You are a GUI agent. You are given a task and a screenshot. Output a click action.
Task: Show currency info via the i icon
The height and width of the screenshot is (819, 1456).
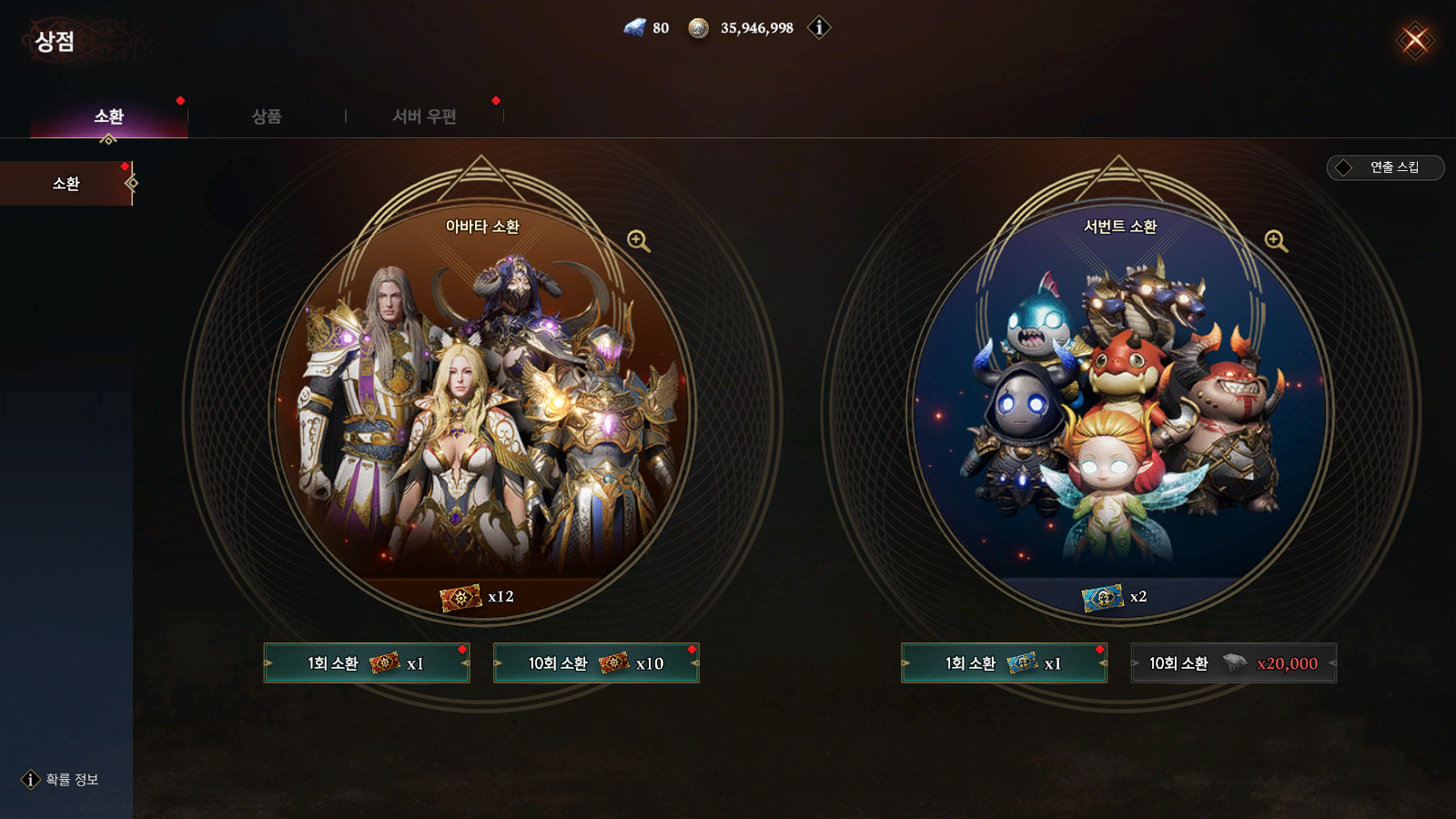tap(819, 28)
